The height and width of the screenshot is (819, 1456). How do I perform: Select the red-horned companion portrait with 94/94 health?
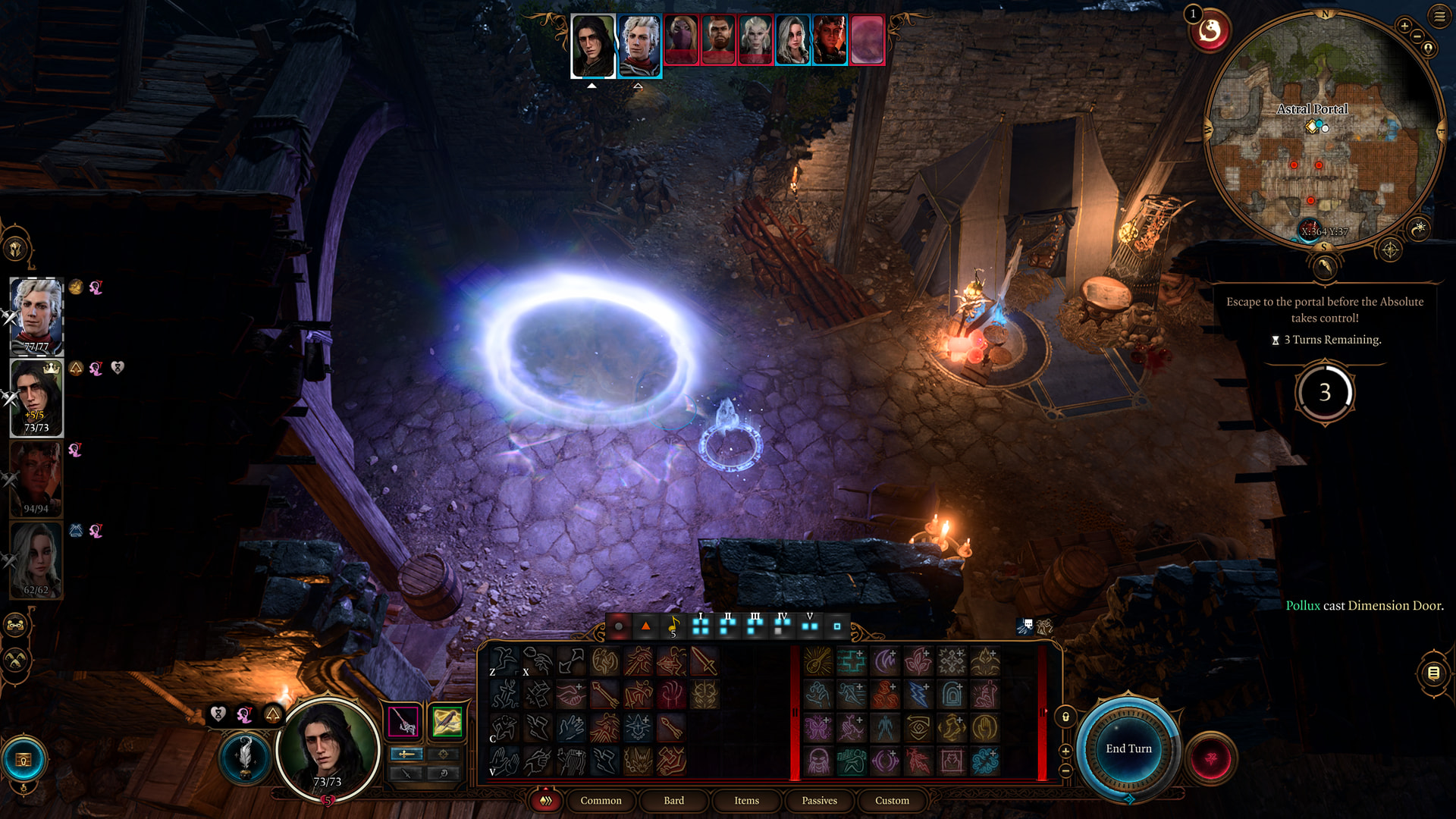[36, 479]
